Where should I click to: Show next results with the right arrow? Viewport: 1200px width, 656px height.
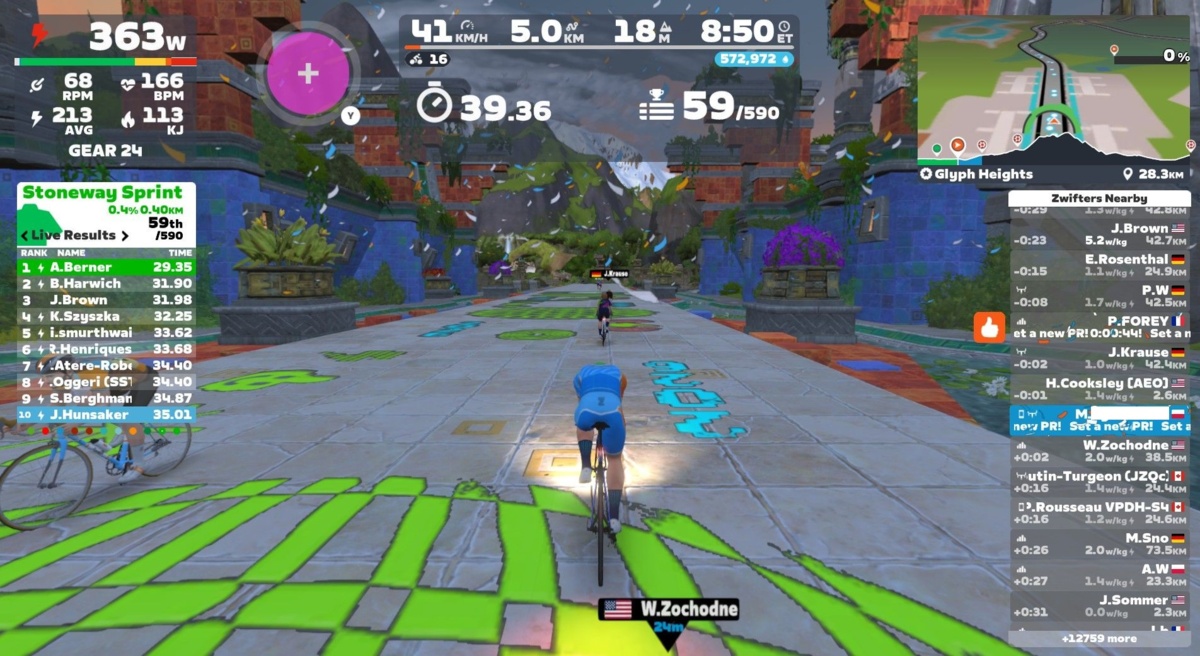(125, 235)
